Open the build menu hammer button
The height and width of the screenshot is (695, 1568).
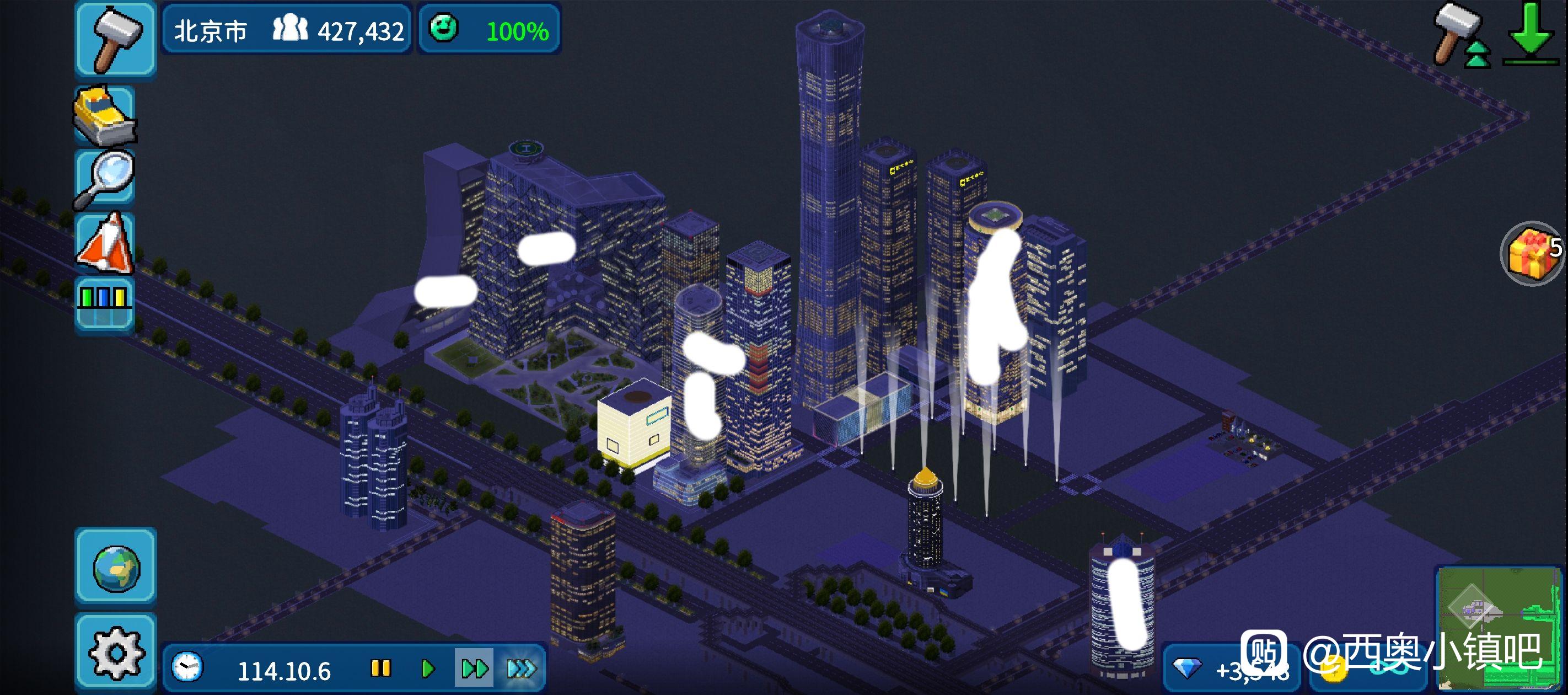[115, 39]
